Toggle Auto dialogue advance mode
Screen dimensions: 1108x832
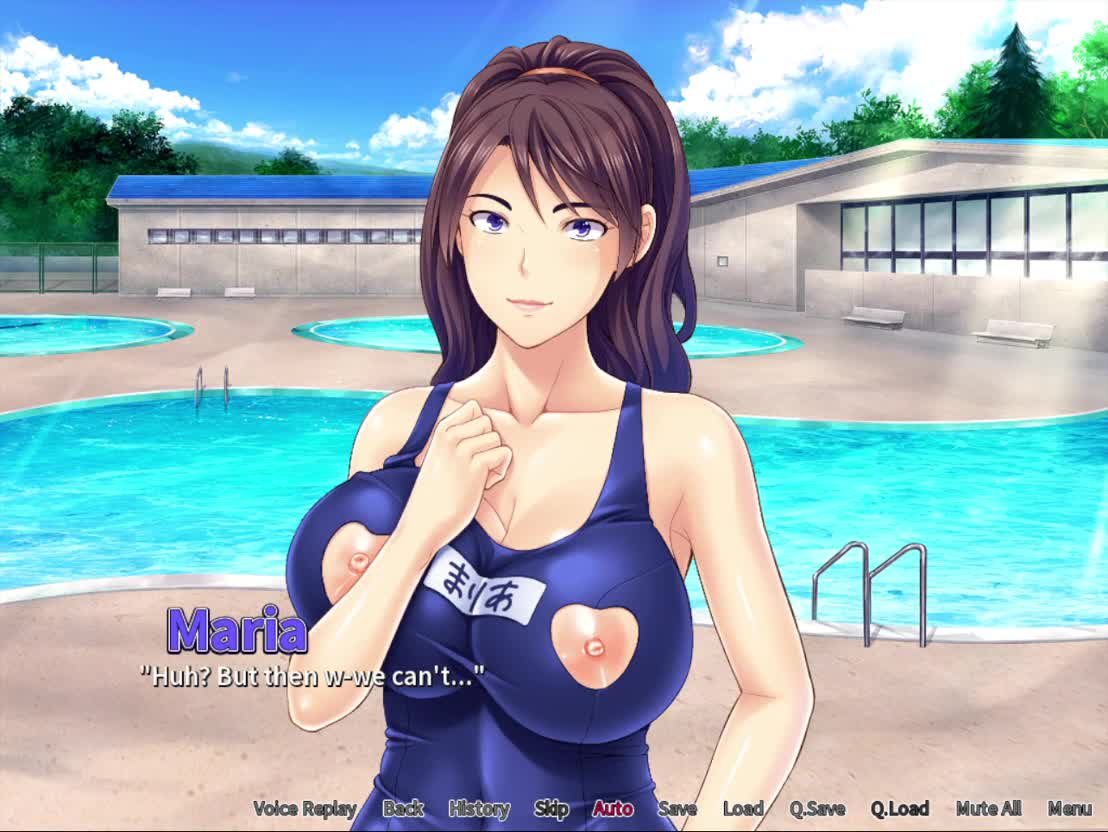point(612,809)
